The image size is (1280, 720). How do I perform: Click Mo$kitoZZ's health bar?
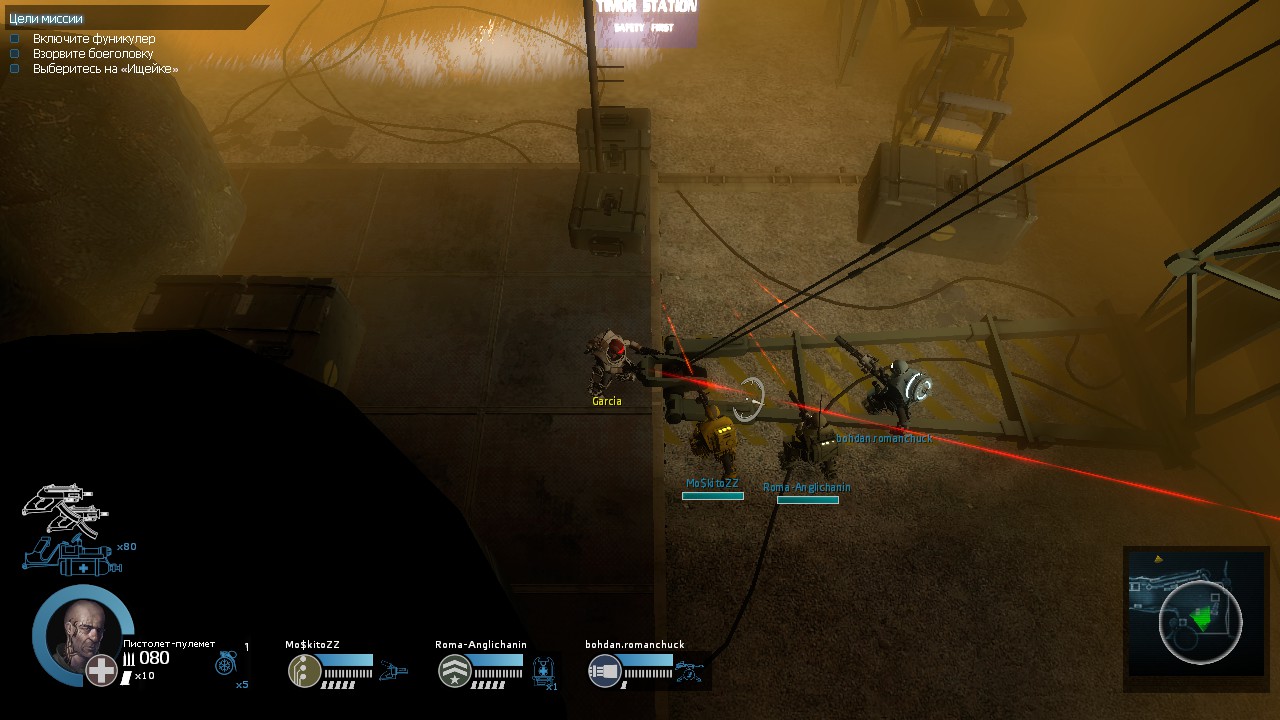[346, 661]
